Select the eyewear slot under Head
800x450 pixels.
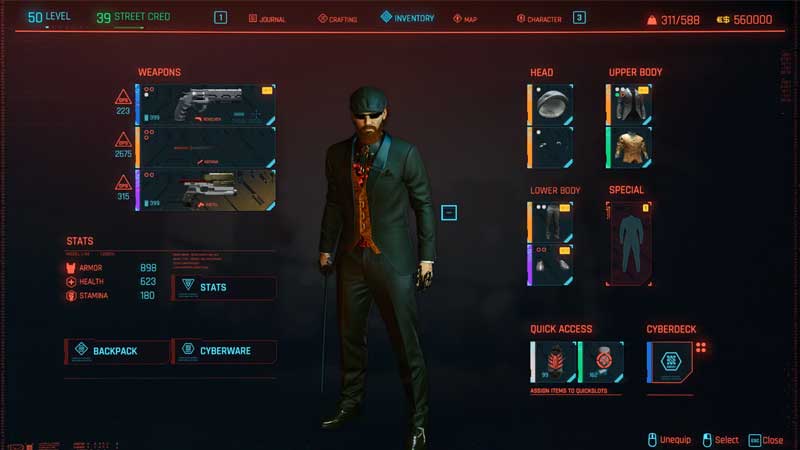tap(551, 147)
